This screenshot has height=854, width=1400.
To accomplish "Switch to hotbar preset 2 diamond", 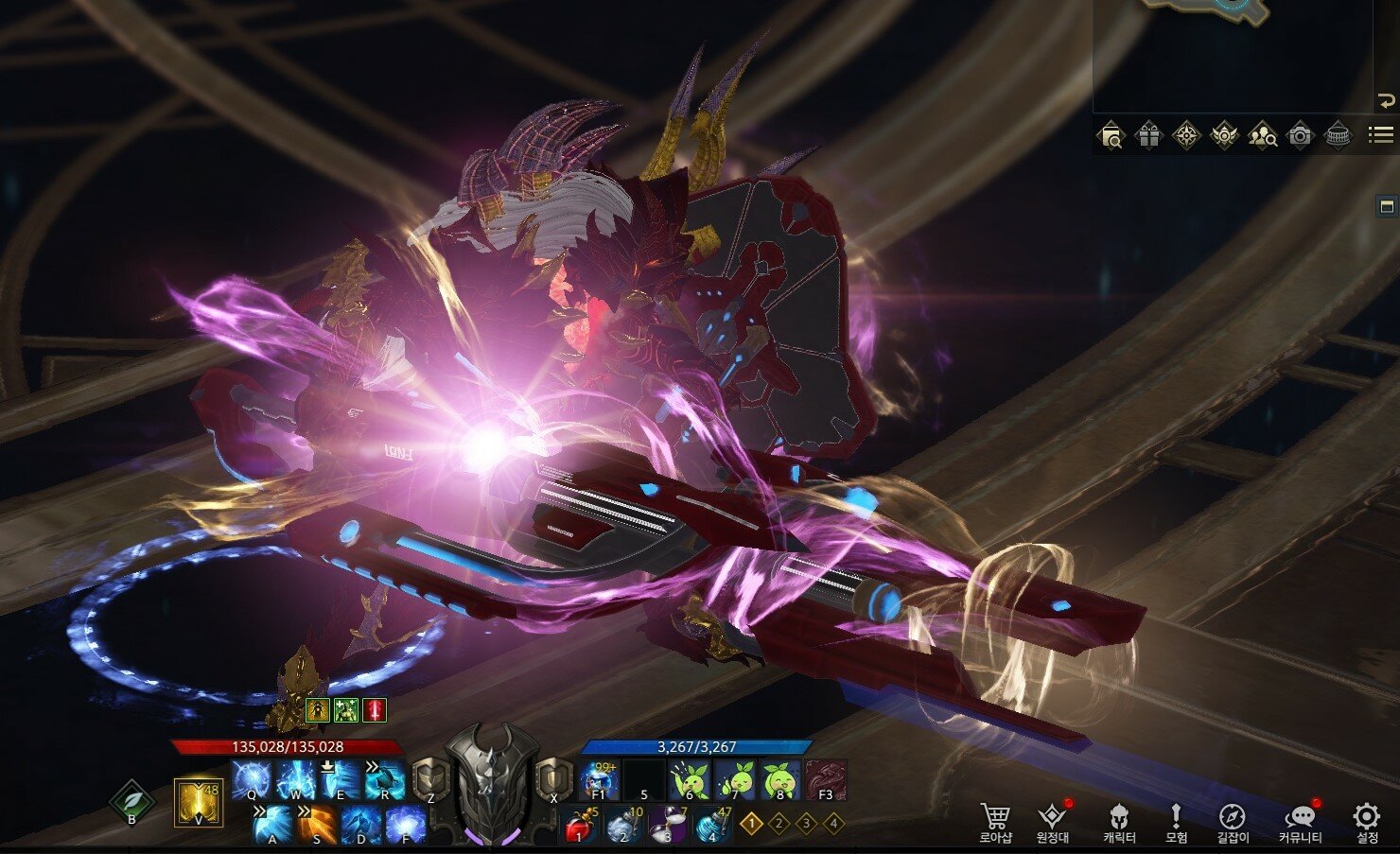I will click(x=779, y=824).
